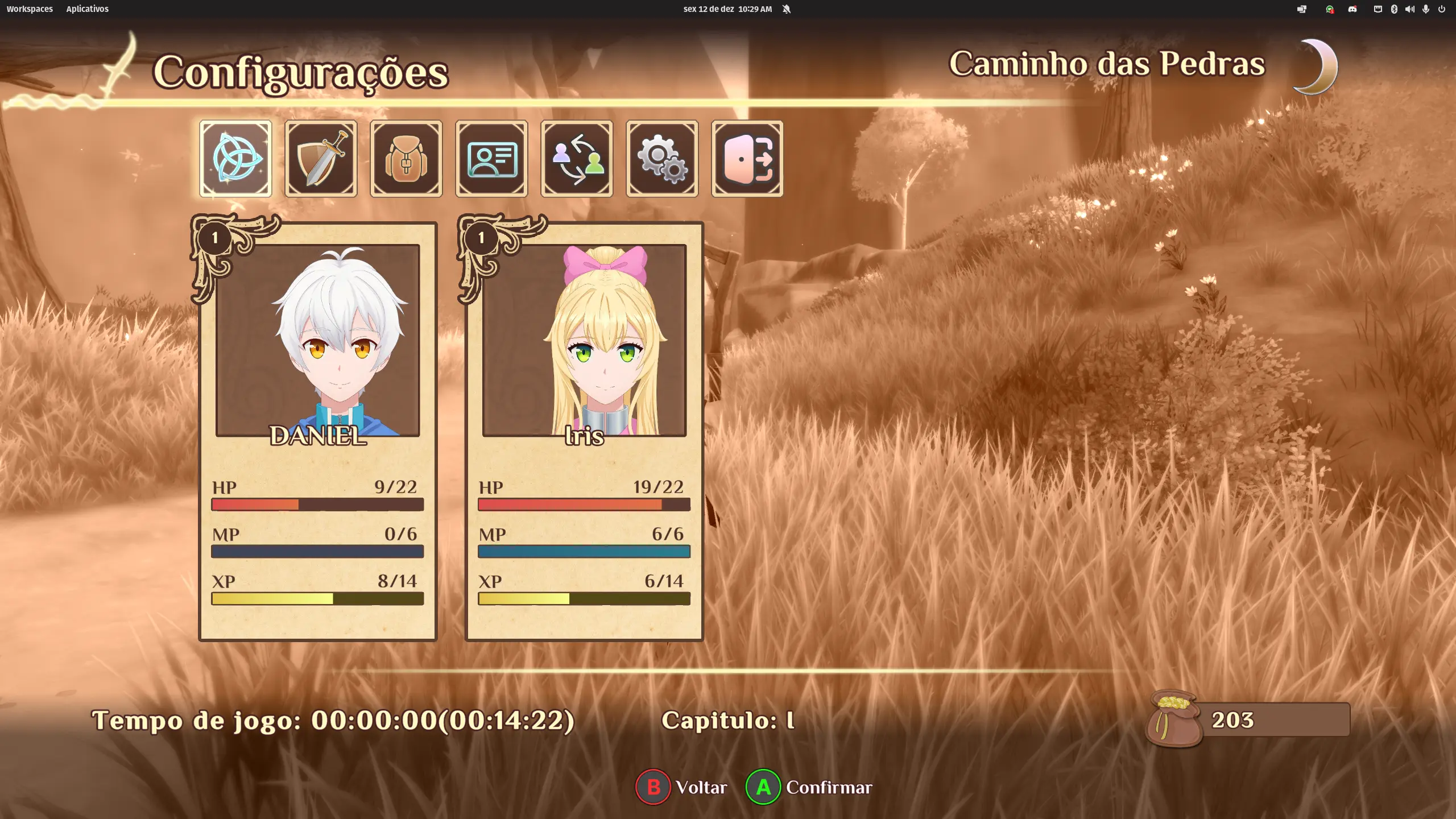Open the triquetra skills menu icon
This screenshot has height=819, width=1456.
[x=235, y=159]
